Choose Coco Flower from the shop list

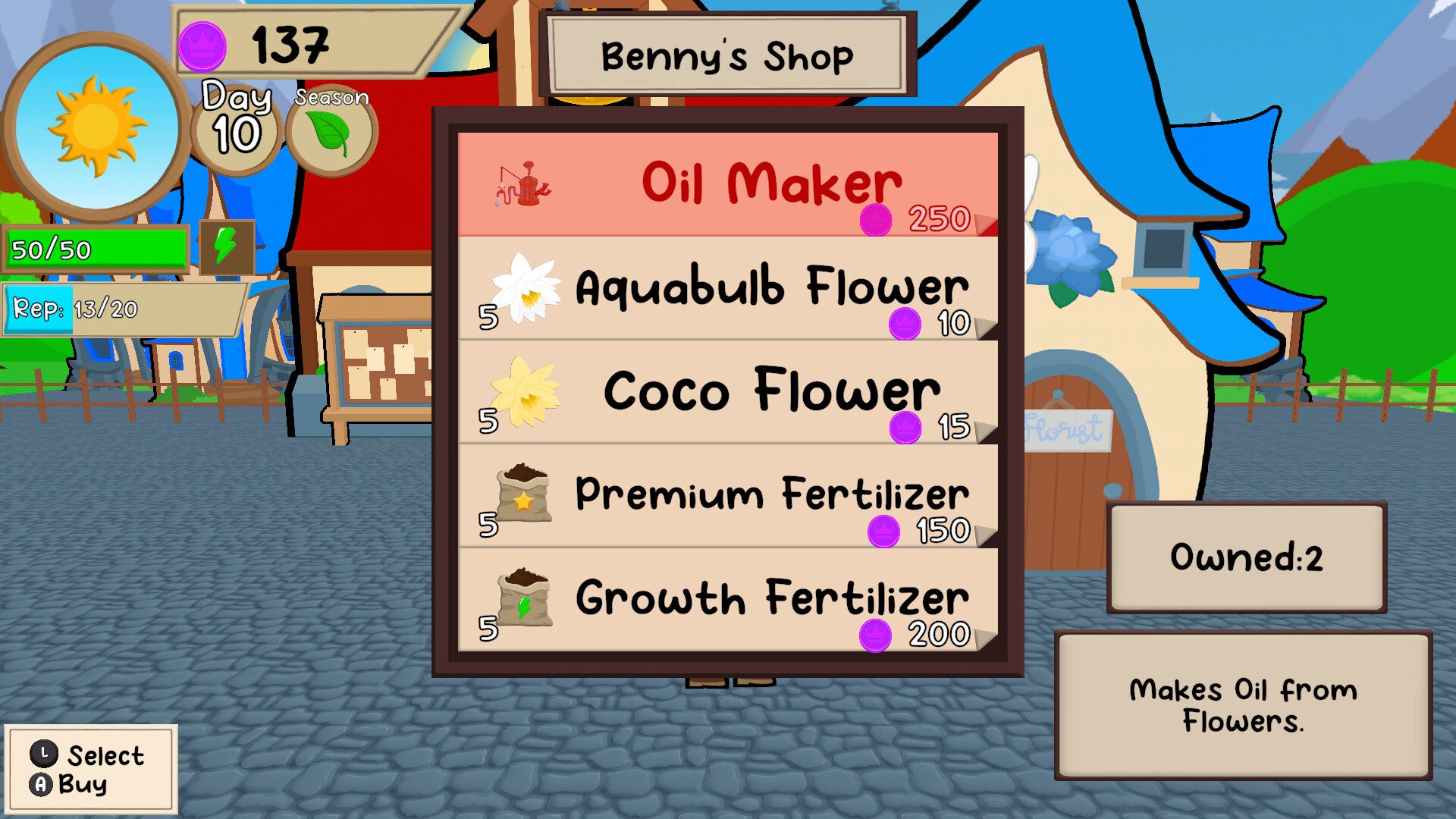(x=727, y=392)
